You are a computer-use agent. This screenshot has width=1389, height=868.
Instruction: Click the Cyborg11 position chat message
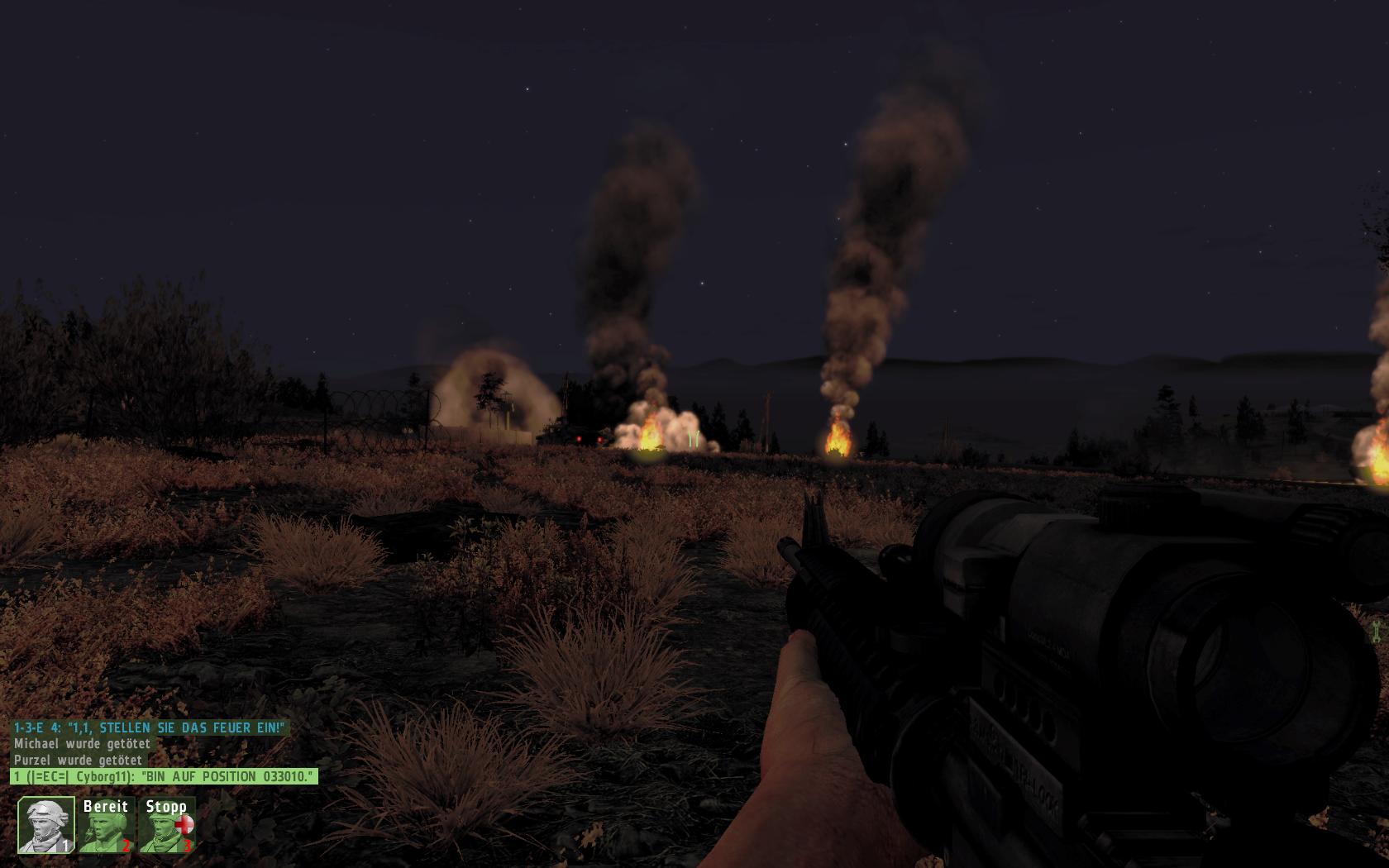(164, 776)
